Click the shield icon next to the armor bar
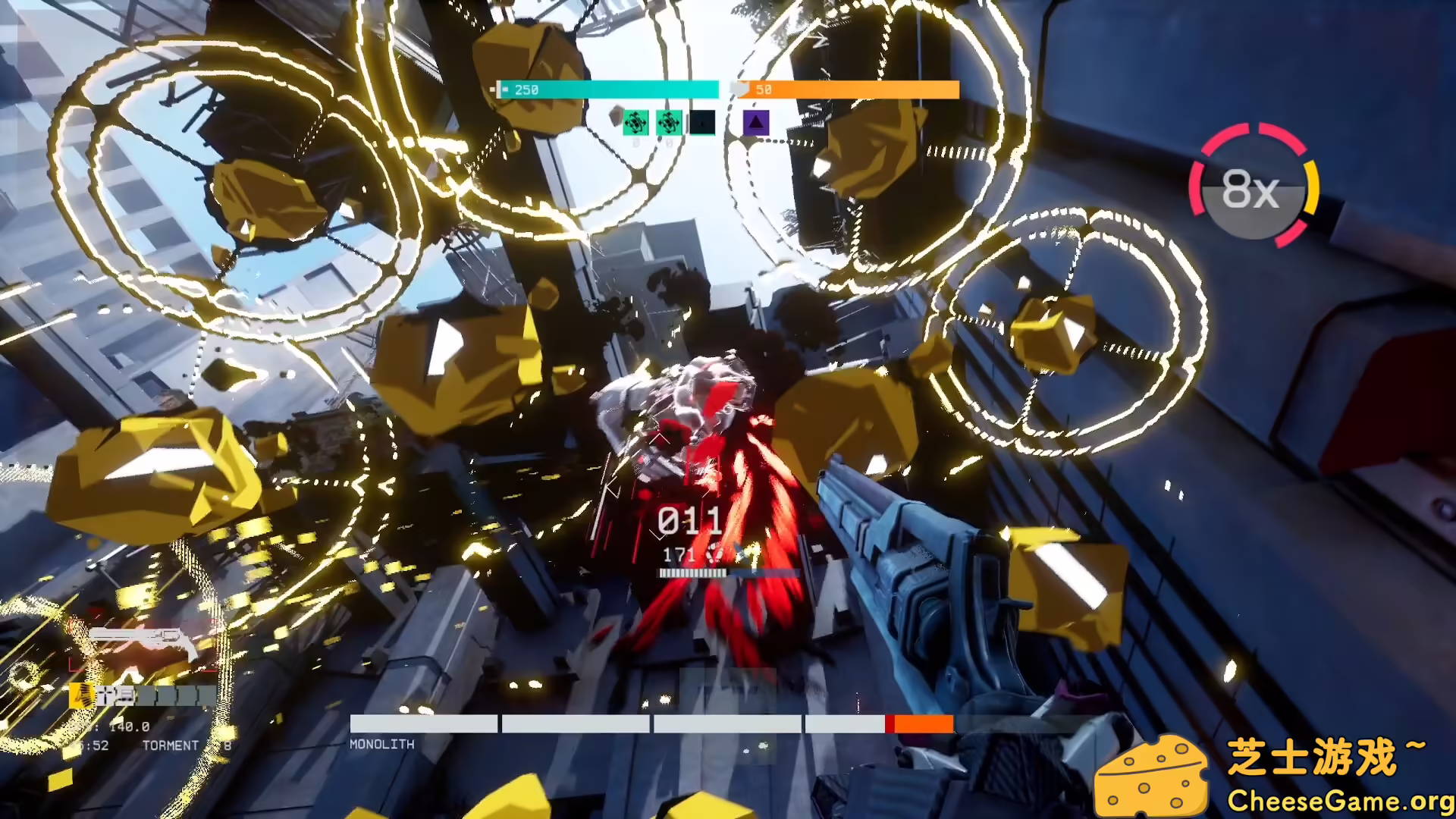Viewport: 1456px width, 819px height. [x=740, y=88]
